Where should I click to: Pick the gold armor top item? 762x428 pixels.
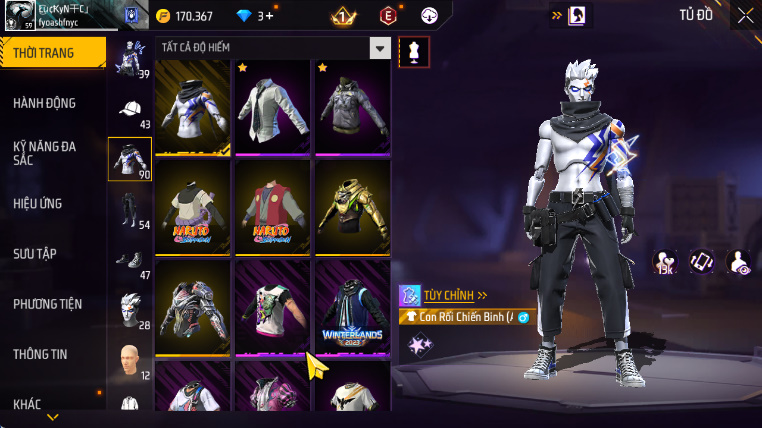pyautogui.click(x=352, y=206)
